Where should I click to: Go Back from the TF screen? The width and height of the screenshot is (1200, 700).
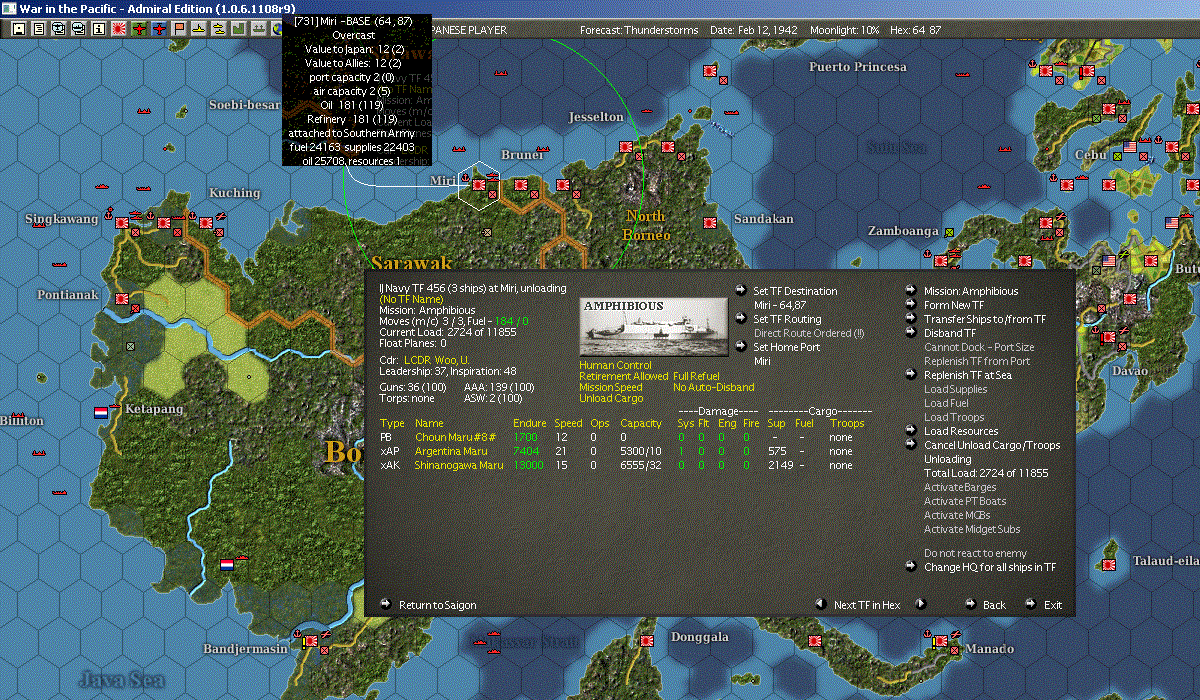point(994,605)
